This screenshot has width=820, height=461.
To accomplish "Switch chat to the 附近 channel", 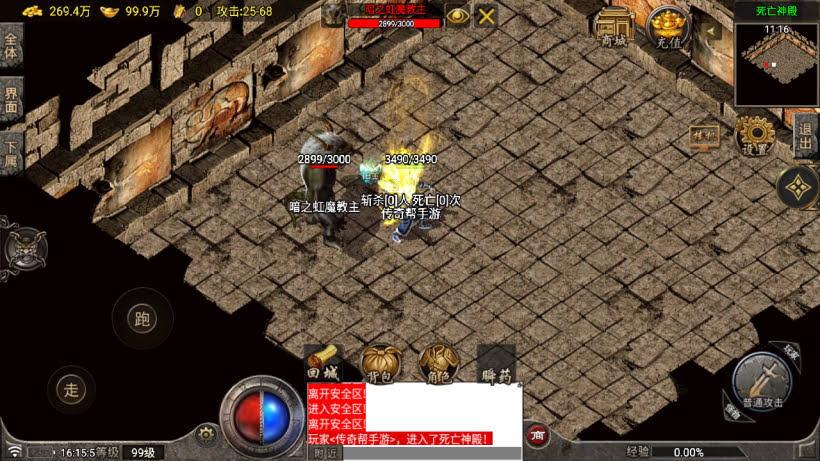I will [x=326, y=453].
